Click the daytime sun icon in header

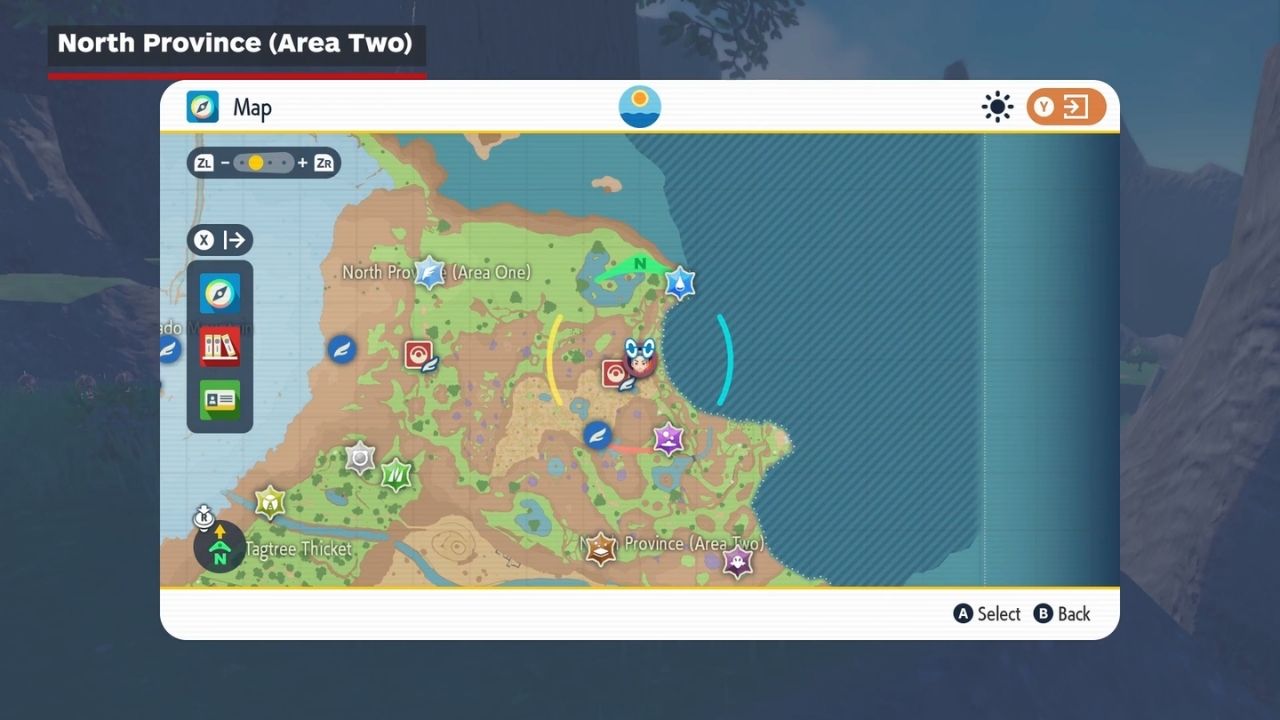click(x=640, y=107)
